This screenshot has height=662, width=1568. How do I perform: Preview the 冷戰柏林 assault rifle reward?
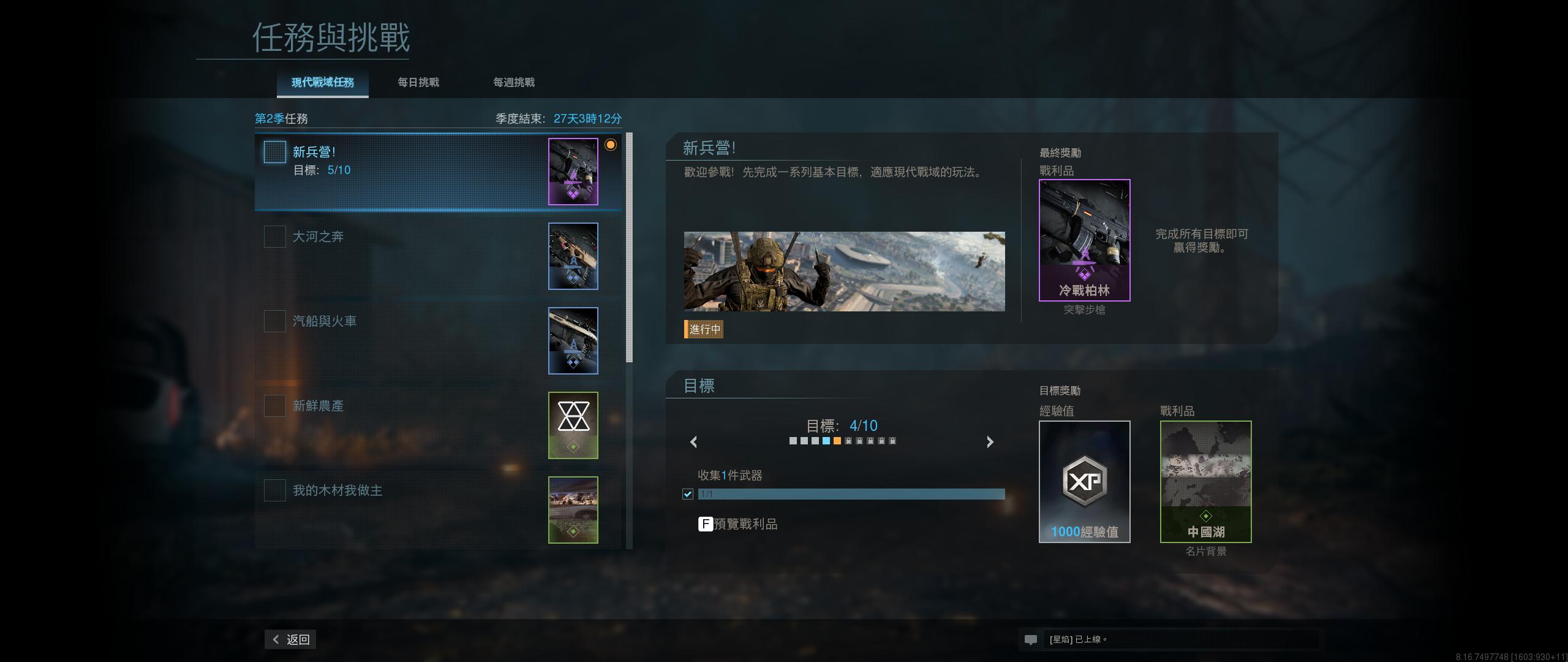click(x=1084, y=240)
